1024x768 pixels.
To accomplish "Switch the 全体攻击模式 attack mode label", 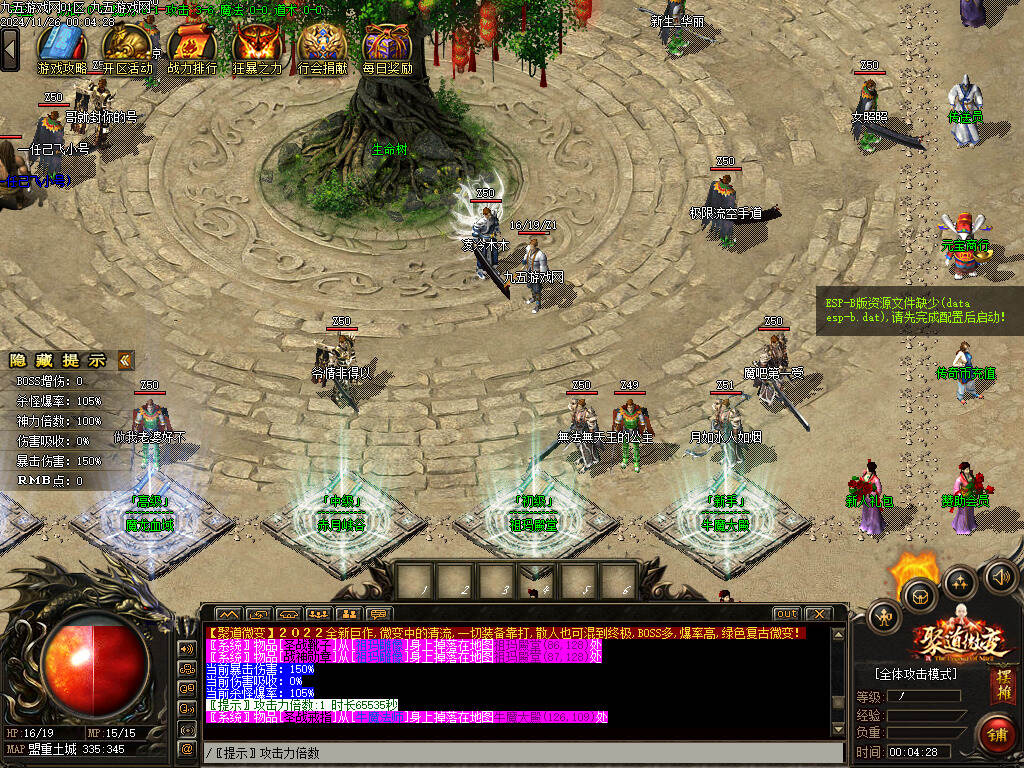I will pyautogui.click(x=916, y=673).
